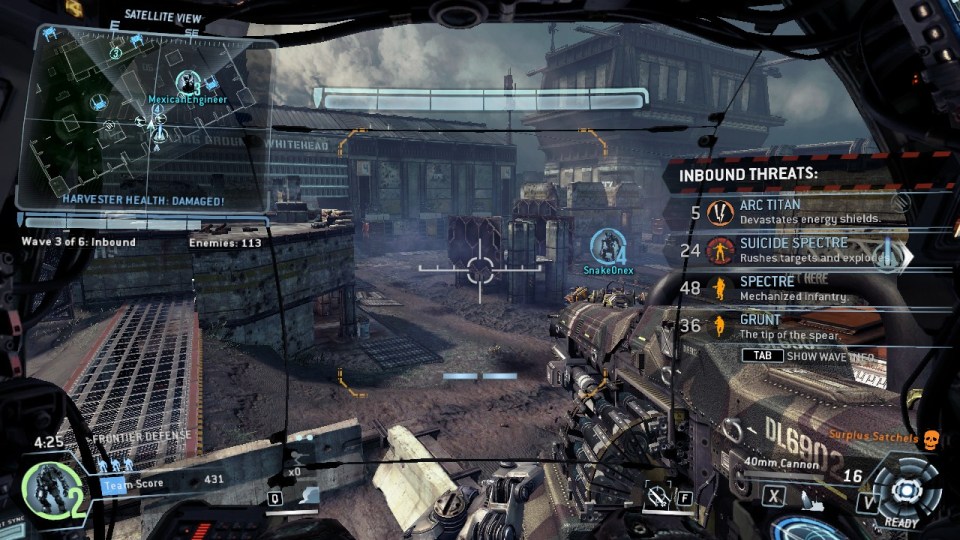
Task: Select the MexicanEngineer marker on the minimap
Action: [x=187, y=83]
